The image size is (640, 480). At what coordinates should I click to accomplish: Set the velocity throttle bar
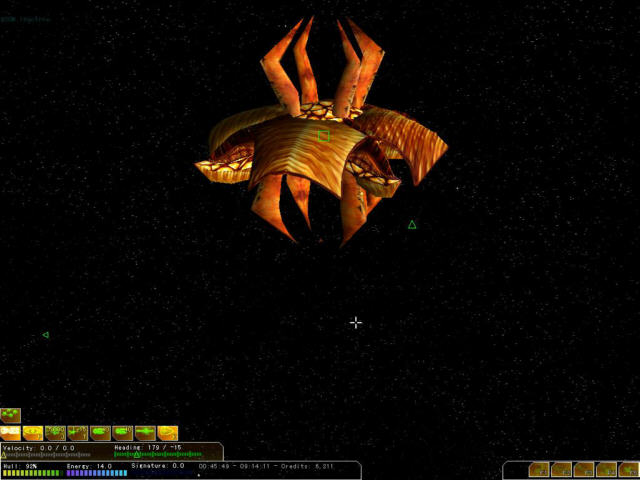pyautogui.click(x=47, y=455)
